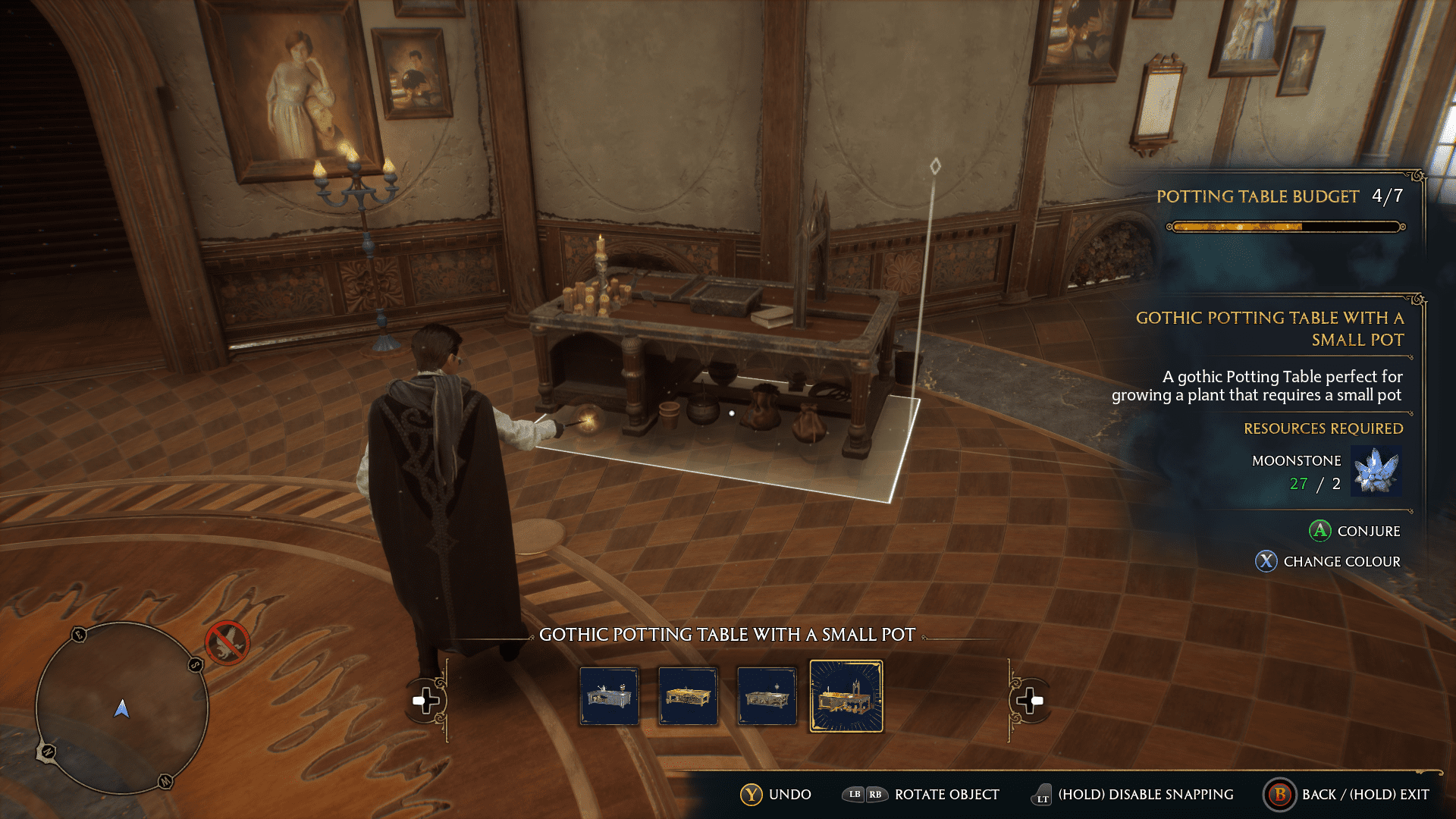Click the B Back button icon
1456x819 pixels.
(1280, 795)
